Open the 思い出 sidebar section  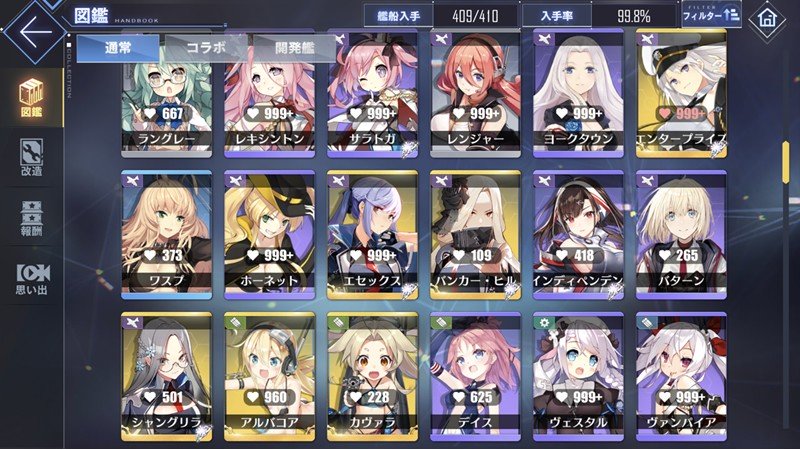tap(31, 278)
